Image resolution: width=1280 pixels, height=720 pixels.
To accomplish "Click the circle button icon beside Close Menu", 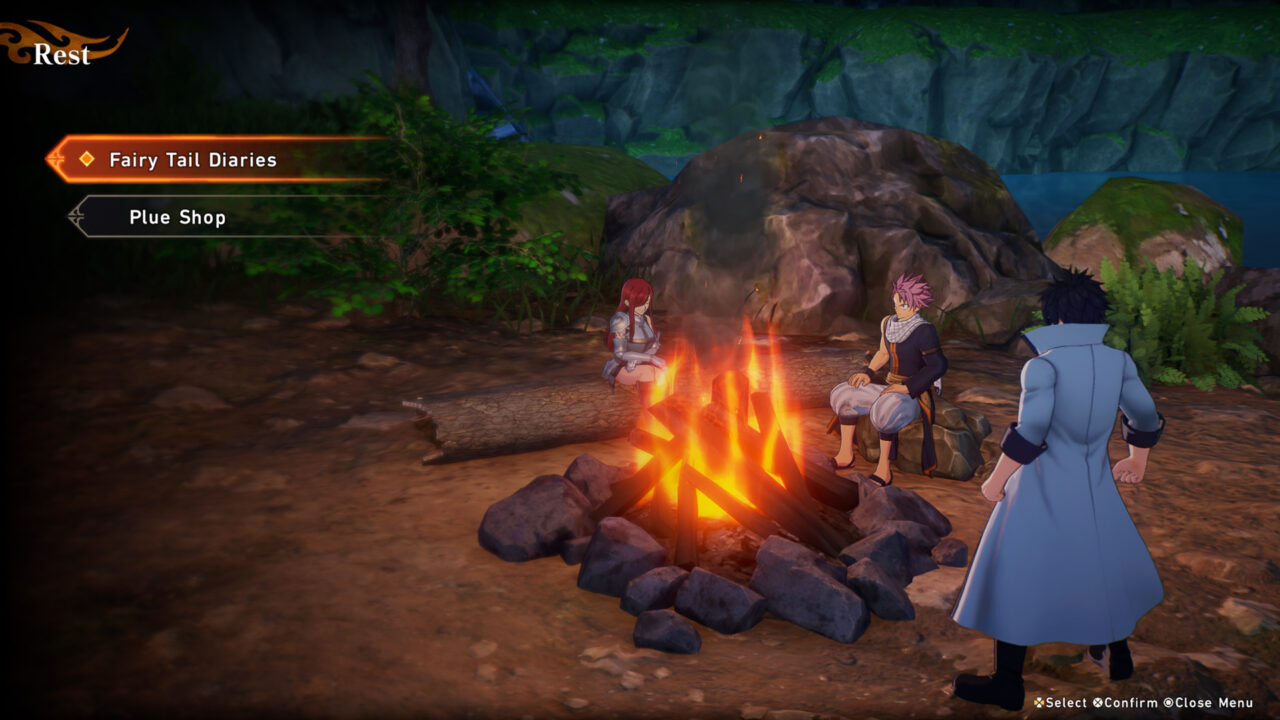I will point(1168,703).
